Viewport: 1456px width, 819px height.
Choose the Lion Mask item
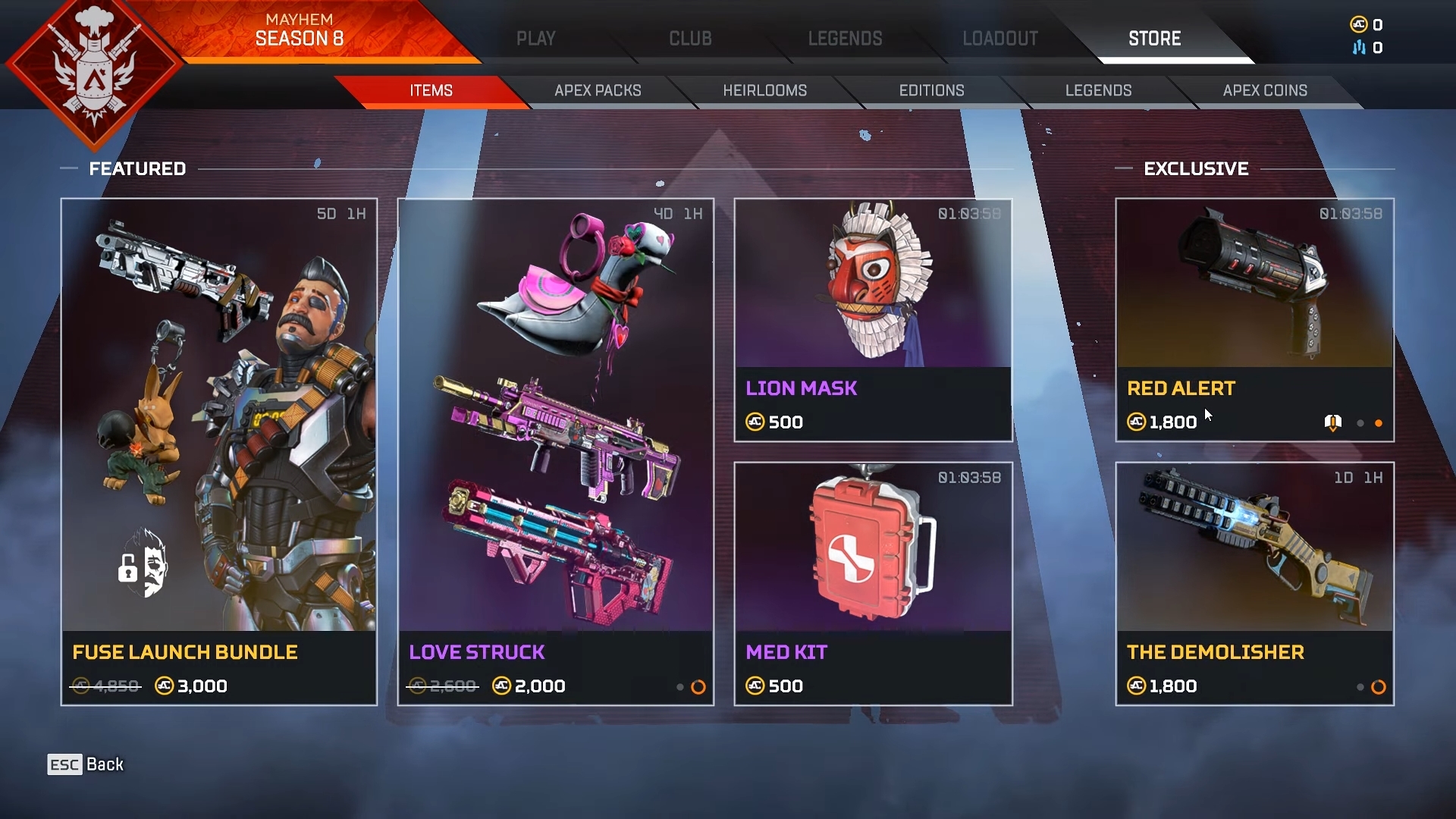click(x=873, y=320)
